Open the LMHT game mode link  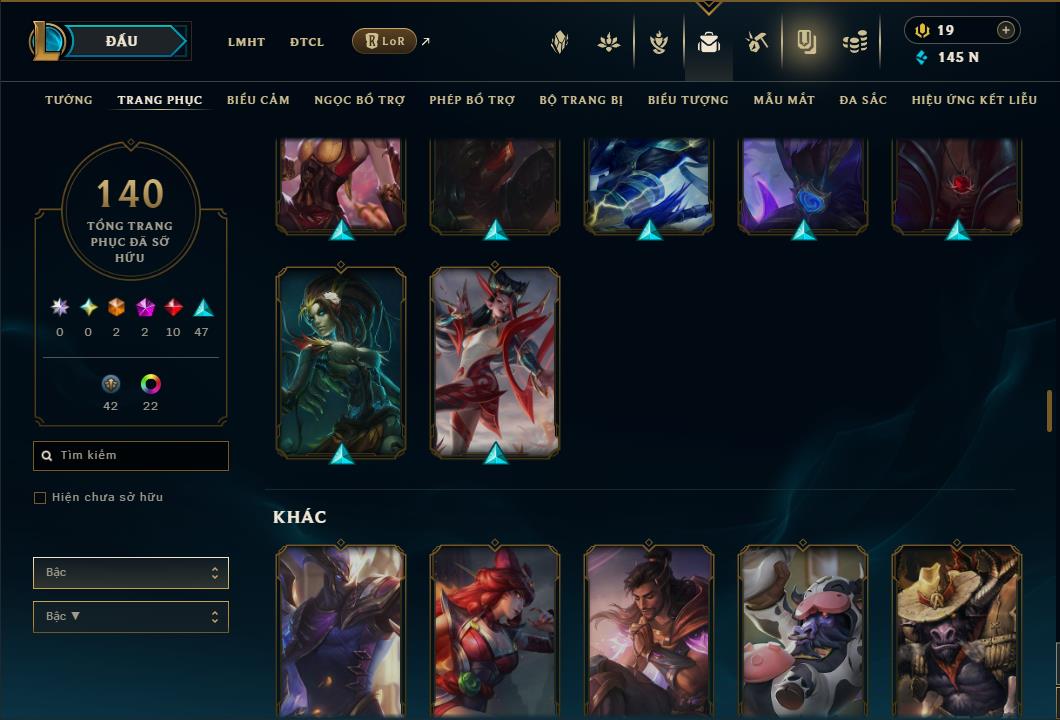click(246, 42)
